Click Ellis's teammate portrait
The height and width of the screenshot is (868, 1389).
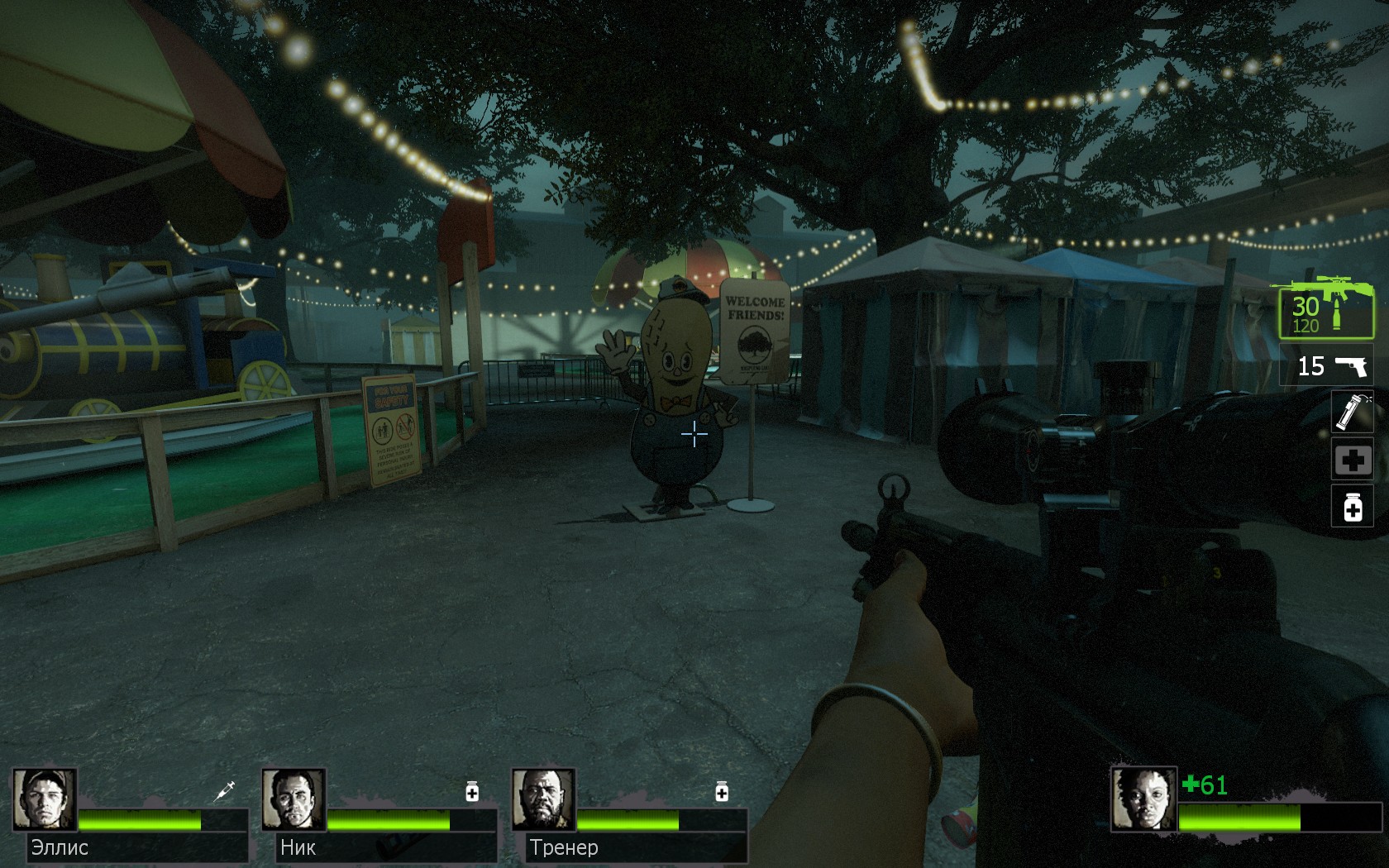click(x=45, y=799)
